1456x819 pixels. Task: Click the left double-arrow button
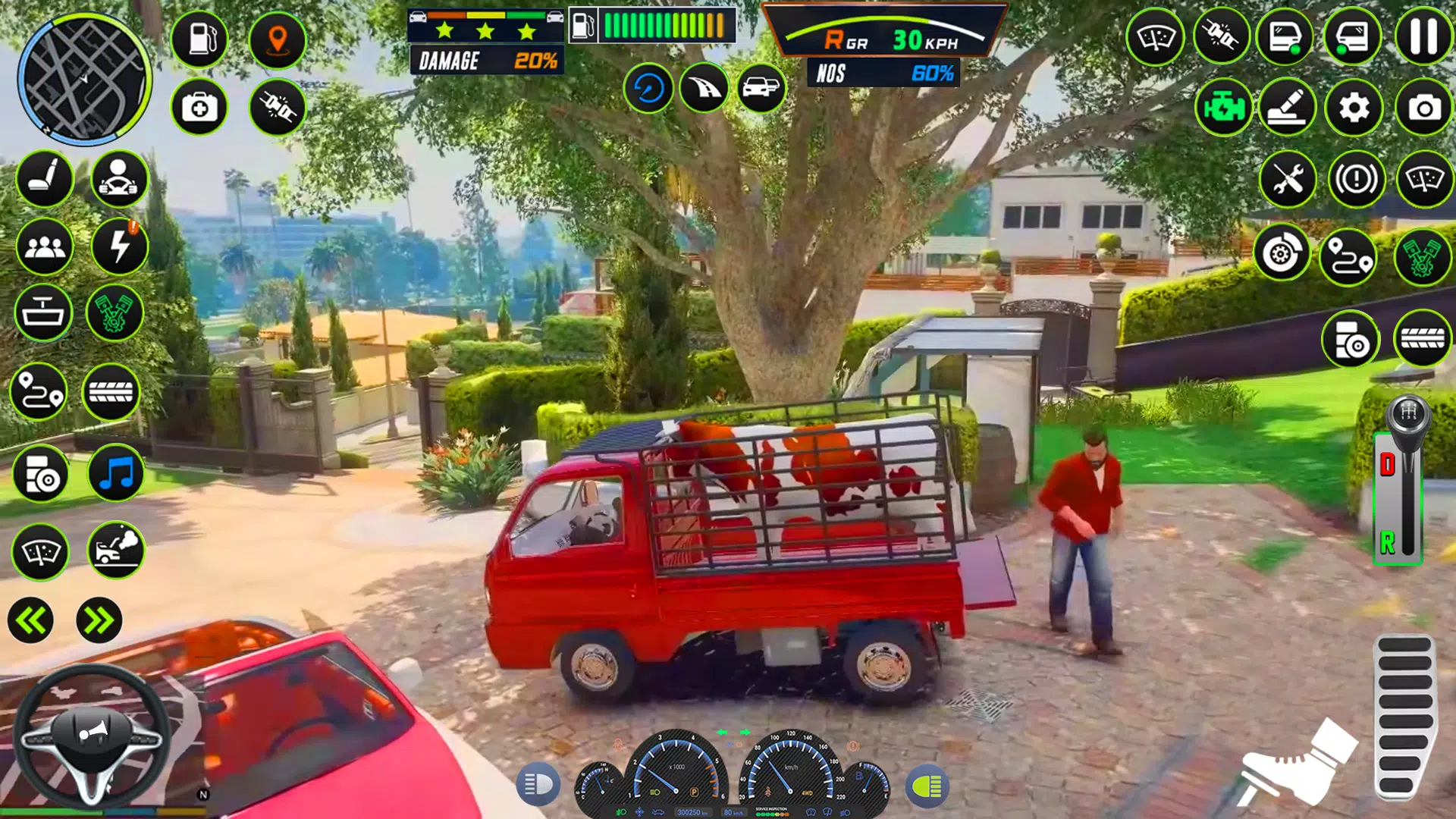coord(31,621)
